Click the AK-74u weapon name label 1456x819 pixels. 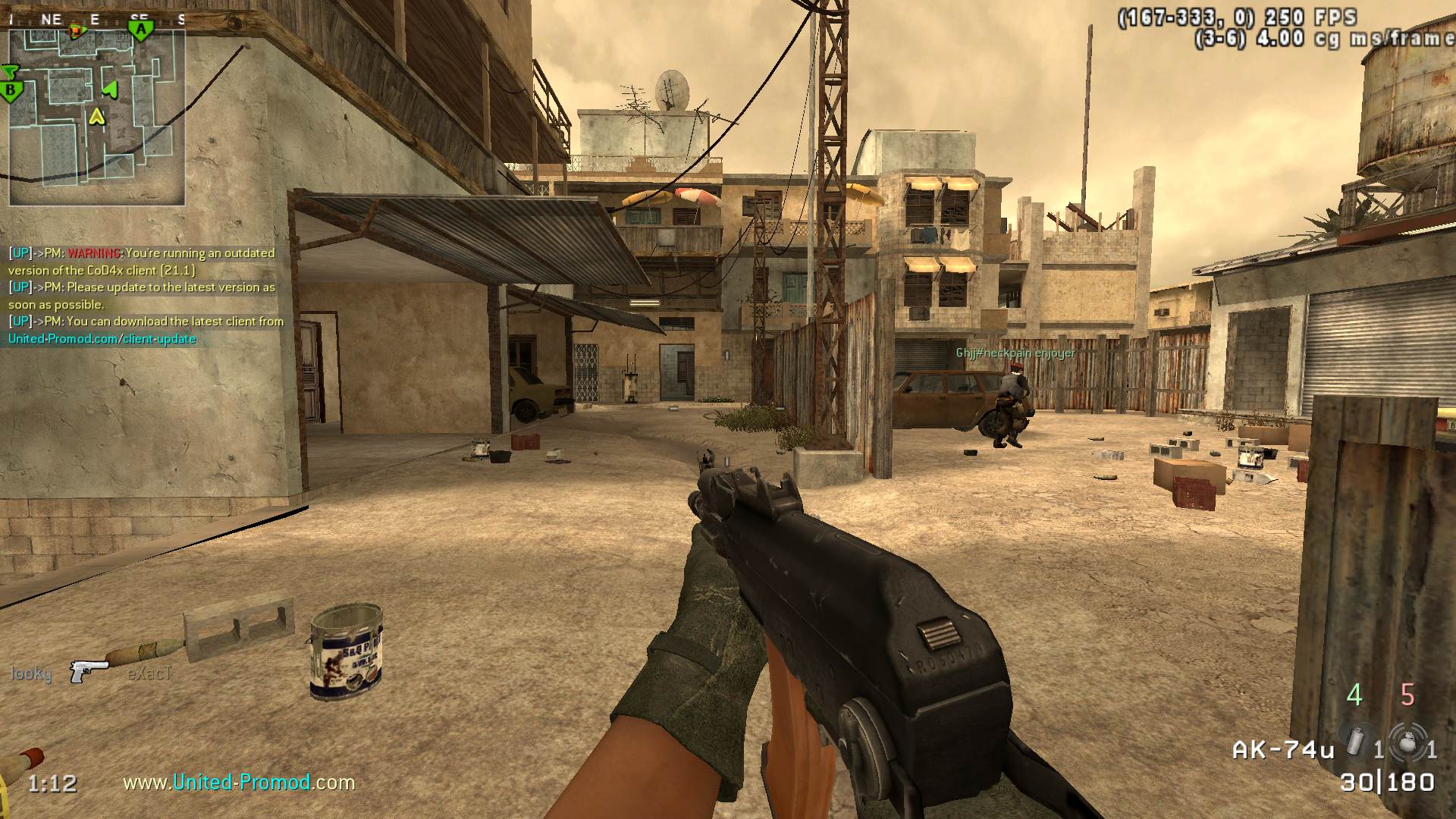point(1282,750)
